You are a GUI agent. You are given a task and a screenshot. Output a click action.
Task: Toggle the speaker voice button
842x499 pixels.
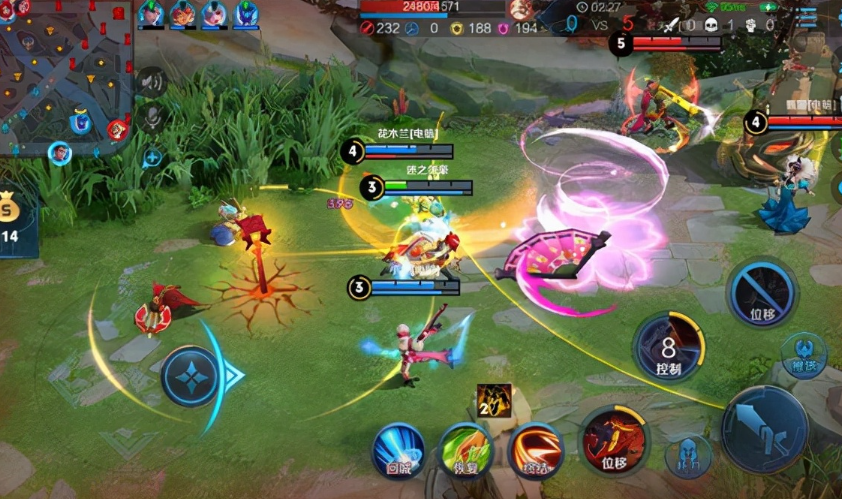(x=151, y=82)
